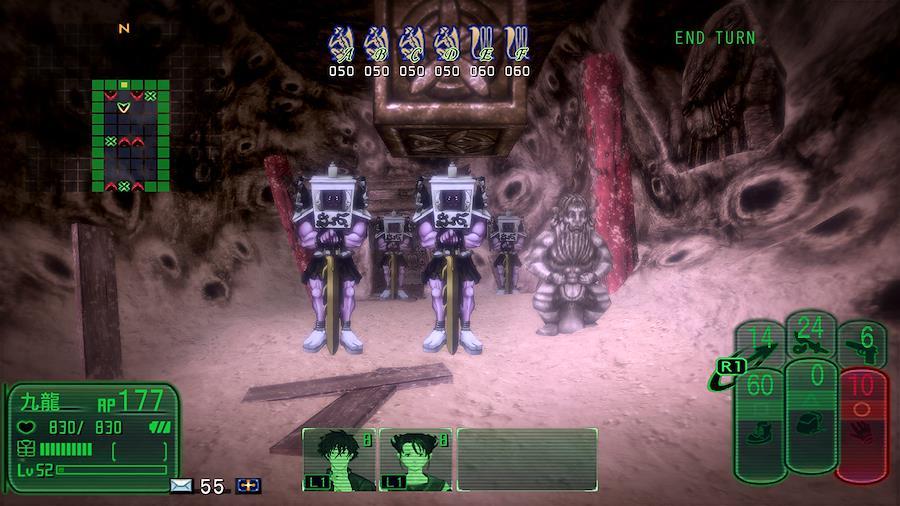Open the mail envelope icon
This screenshot has height=506, width=900.
point(181,486)
